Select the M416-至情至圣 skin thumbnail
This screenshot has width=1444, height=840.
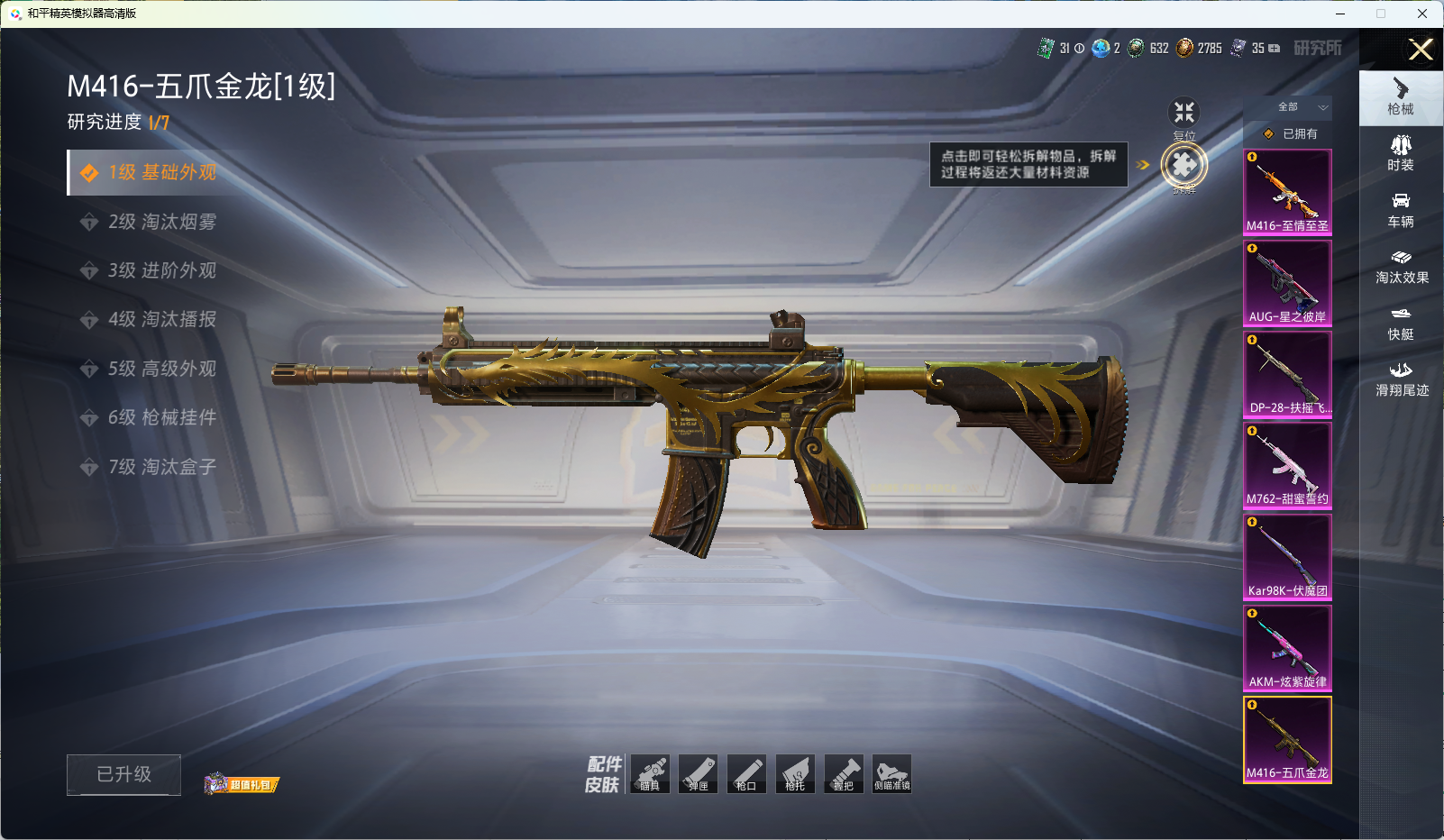pos(1287,192)
